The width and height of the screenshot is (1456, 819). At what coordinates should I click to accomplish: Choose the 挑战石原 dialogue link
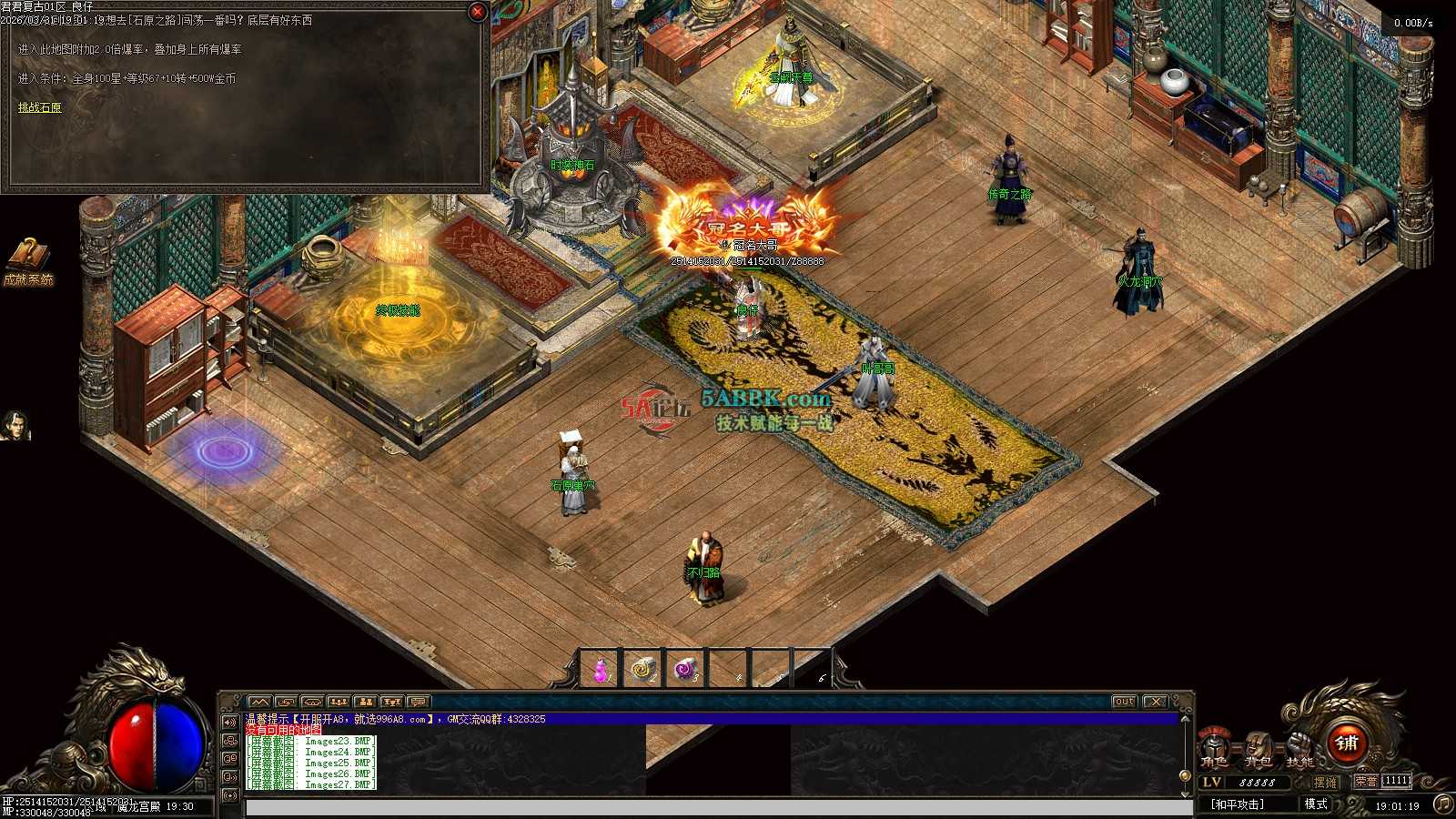point(40,107)
